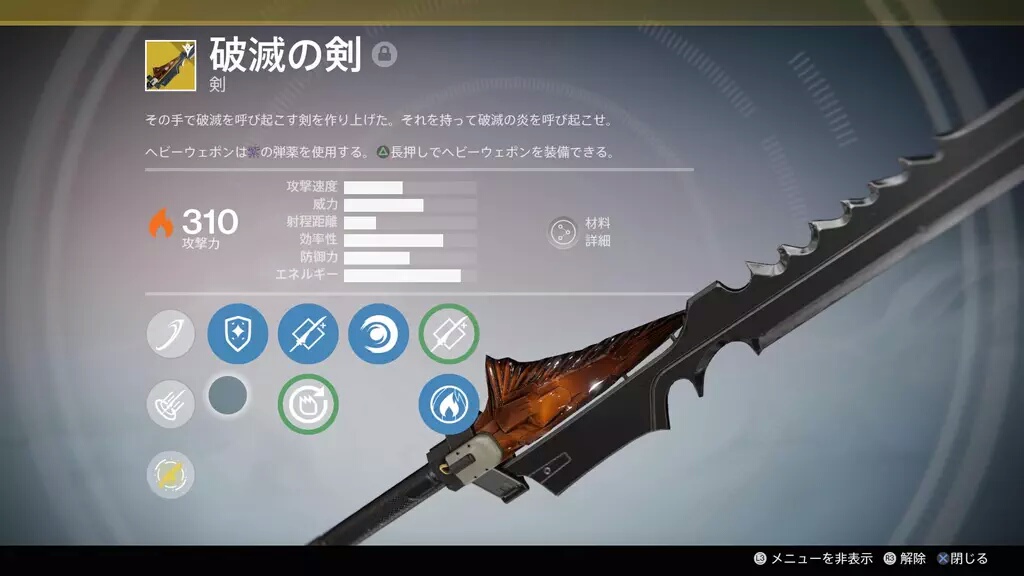Toggle the lock icon beside 破滅の剣
Viewport: 1024px width, 576px height.
pos(384,55)
